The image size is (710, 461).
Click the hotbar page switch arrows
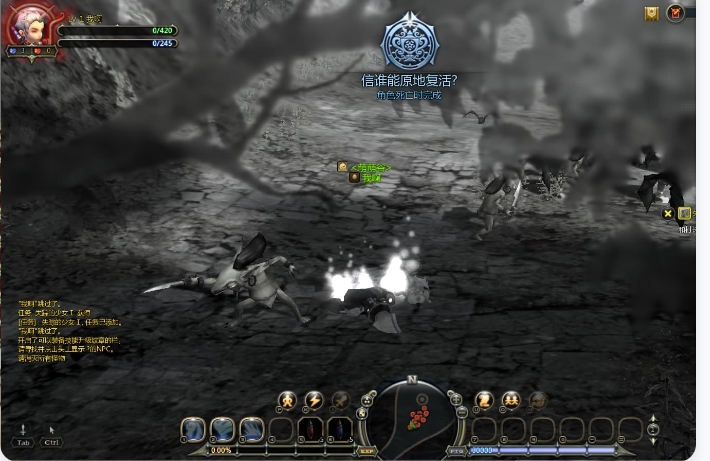[653, 432]
